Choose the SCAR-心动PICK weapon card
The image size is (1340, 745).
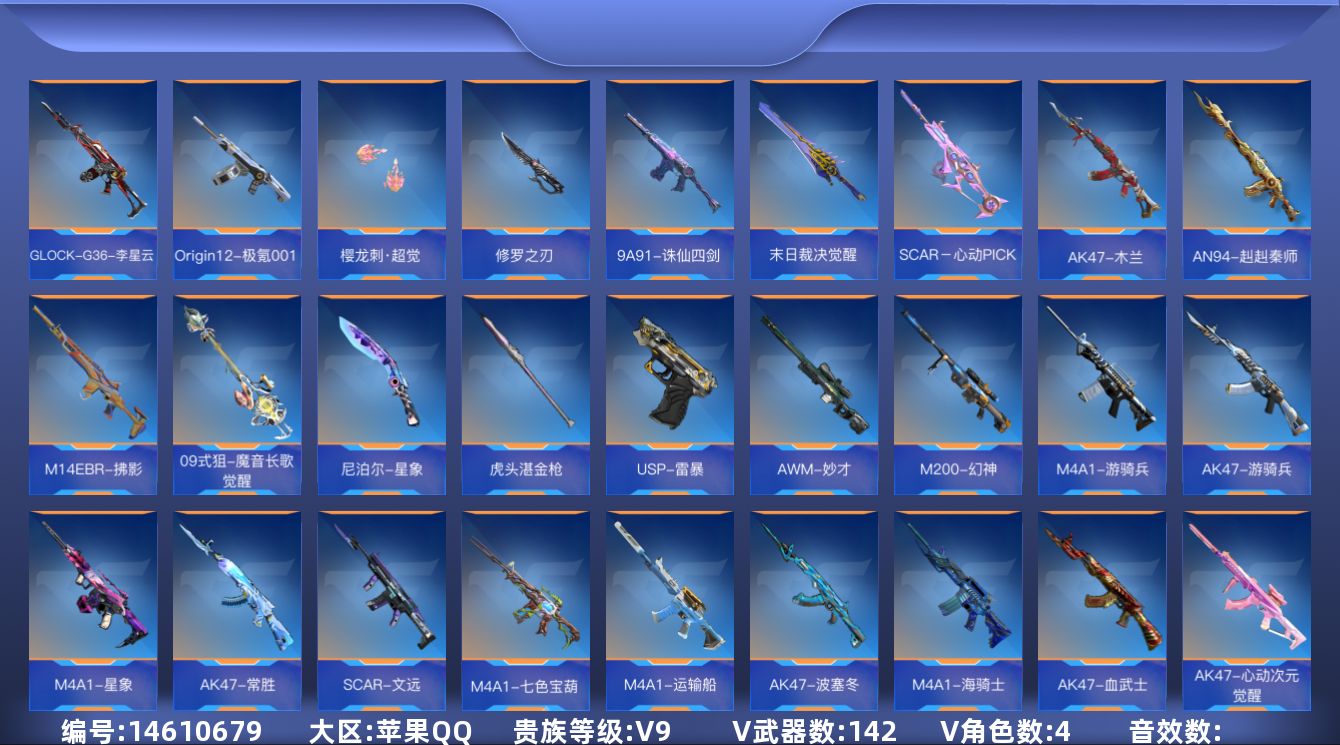coord(958,177)
